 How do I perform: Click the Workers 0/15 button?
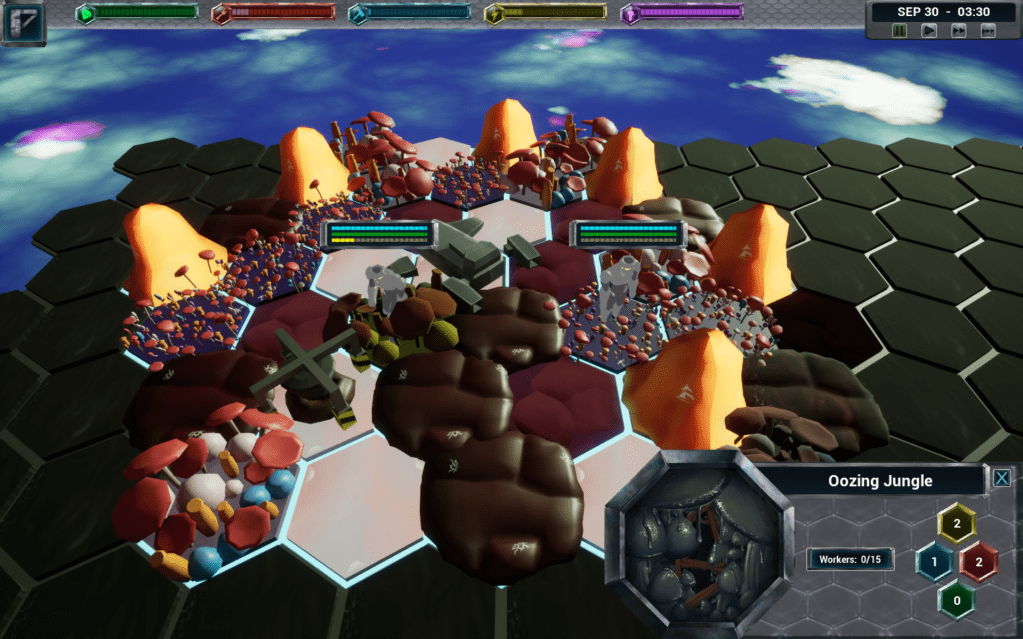pyautogui.click(x=850, y=559)
